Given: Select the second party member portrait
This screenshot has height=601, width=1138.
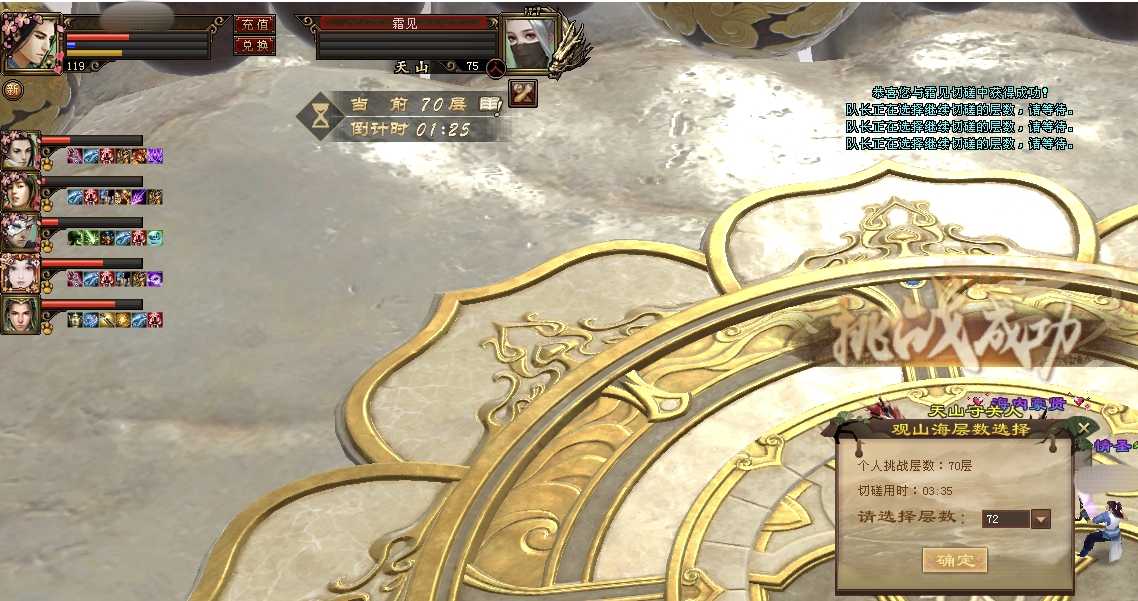Looking at the screenshot, I should 18,191.
